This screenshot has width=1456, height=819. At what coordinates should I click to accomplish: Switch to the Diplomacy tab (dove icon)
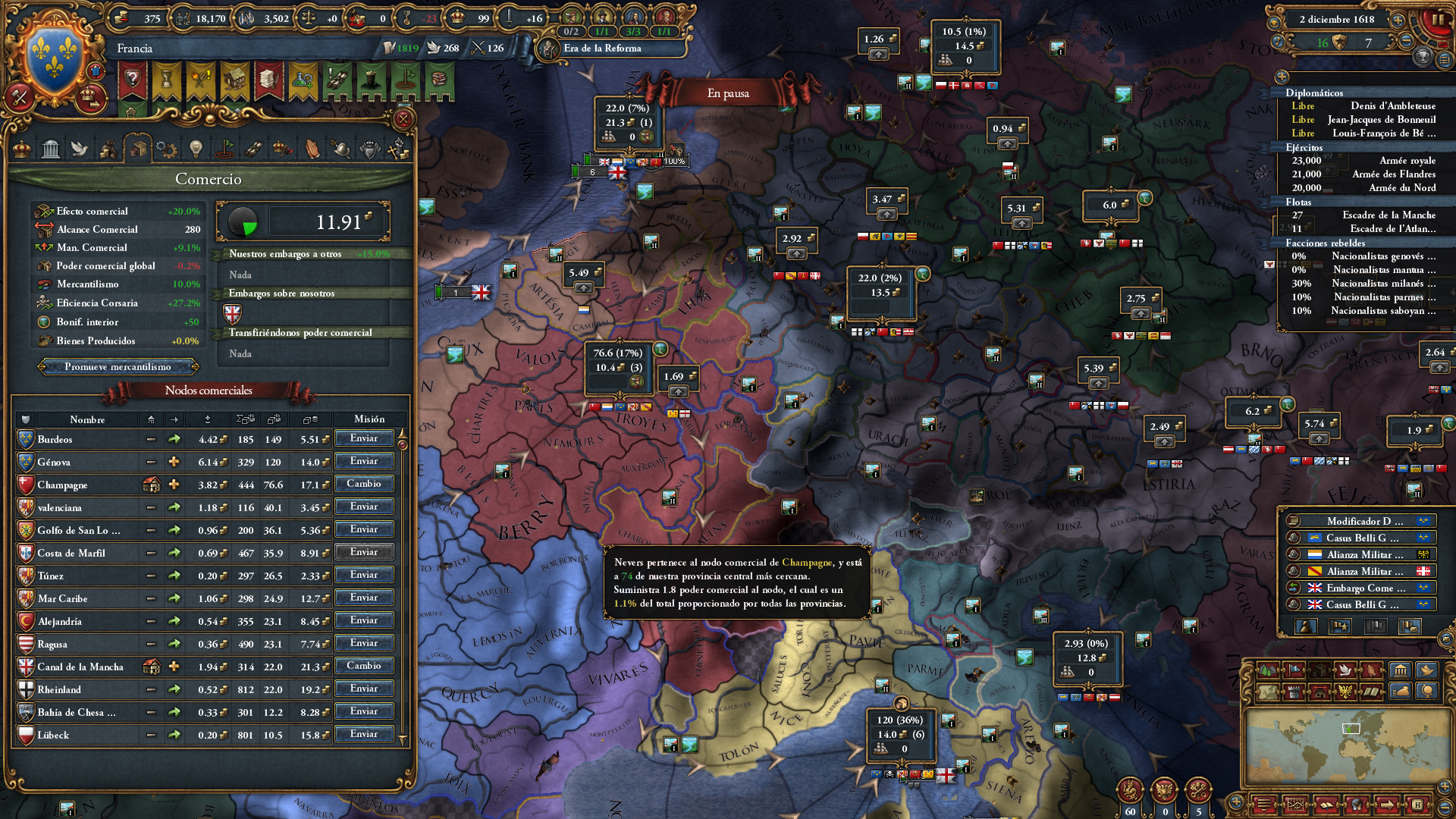click(x=80, y=149)
